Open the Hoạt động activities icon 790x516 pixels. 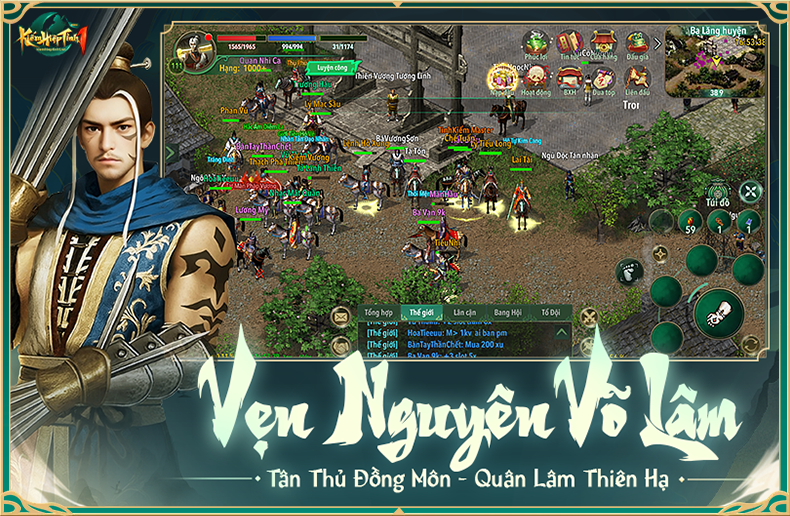(537, 78)
